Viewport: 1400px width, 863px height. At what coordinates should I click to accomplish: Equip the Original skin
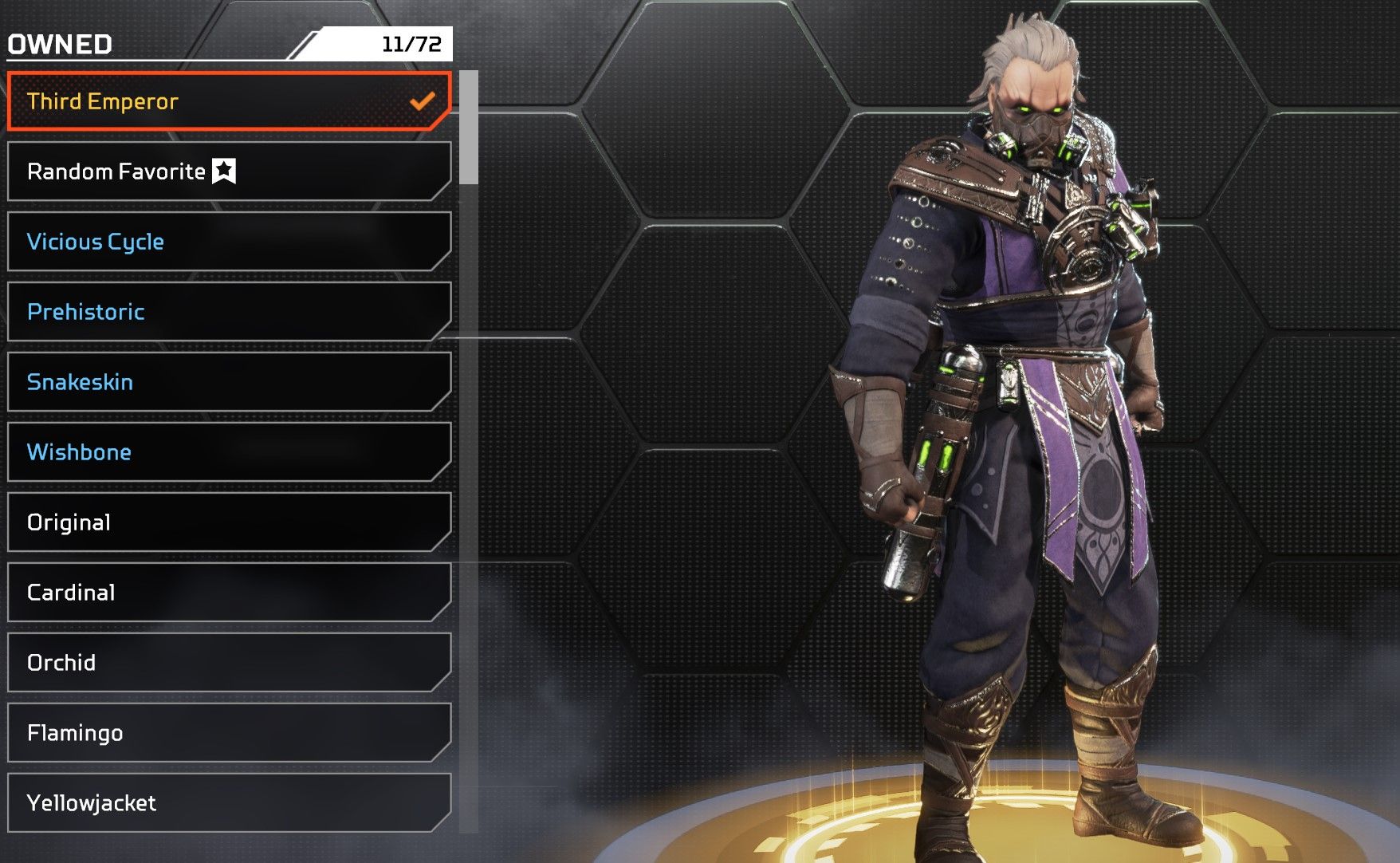[229, 522]
